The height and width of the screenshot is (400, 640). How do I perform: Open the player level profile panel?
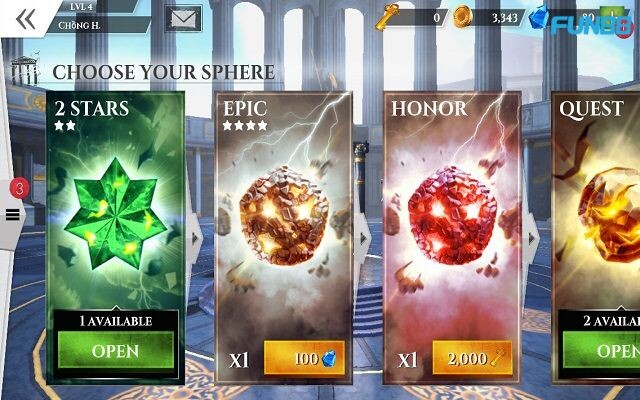(x=90, y=17)
